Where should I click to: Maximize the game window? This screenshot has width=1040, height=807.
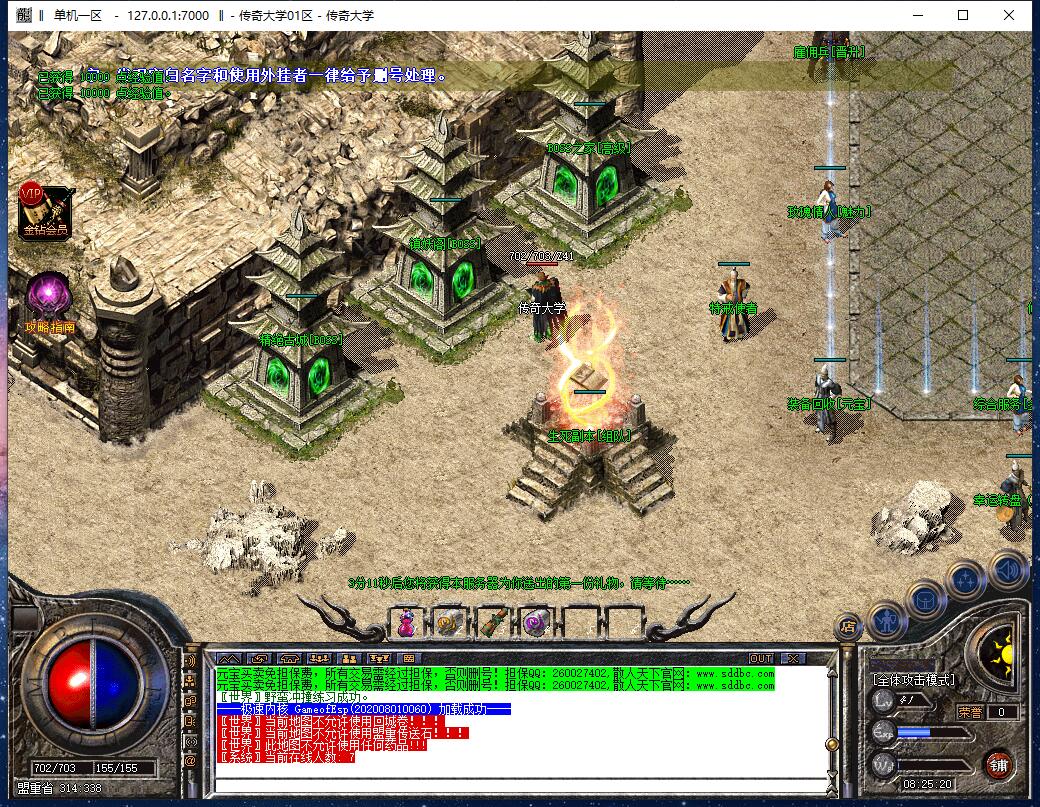963,16
